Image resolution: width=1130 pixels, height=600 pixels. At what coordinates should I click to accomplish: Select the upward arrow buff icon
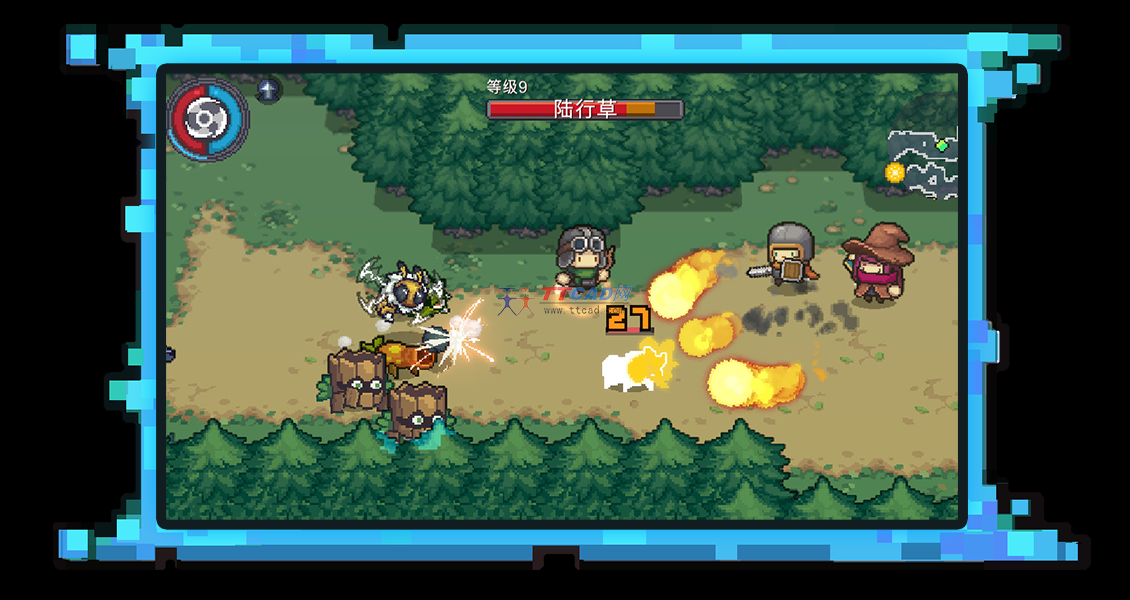coord(267,90)
